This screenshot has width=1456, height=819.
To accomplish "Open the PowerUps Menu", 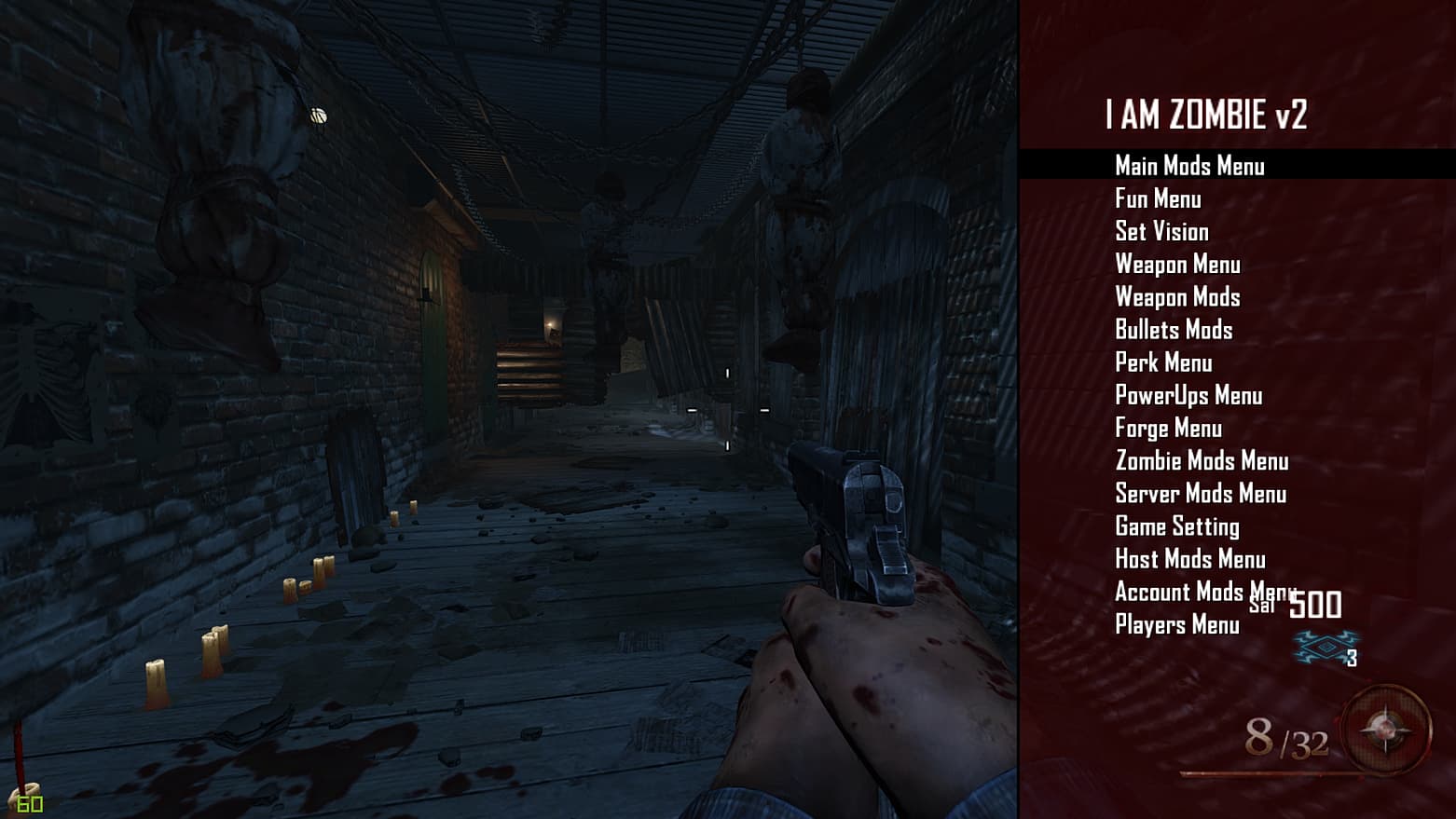I will coord(1188,395).
